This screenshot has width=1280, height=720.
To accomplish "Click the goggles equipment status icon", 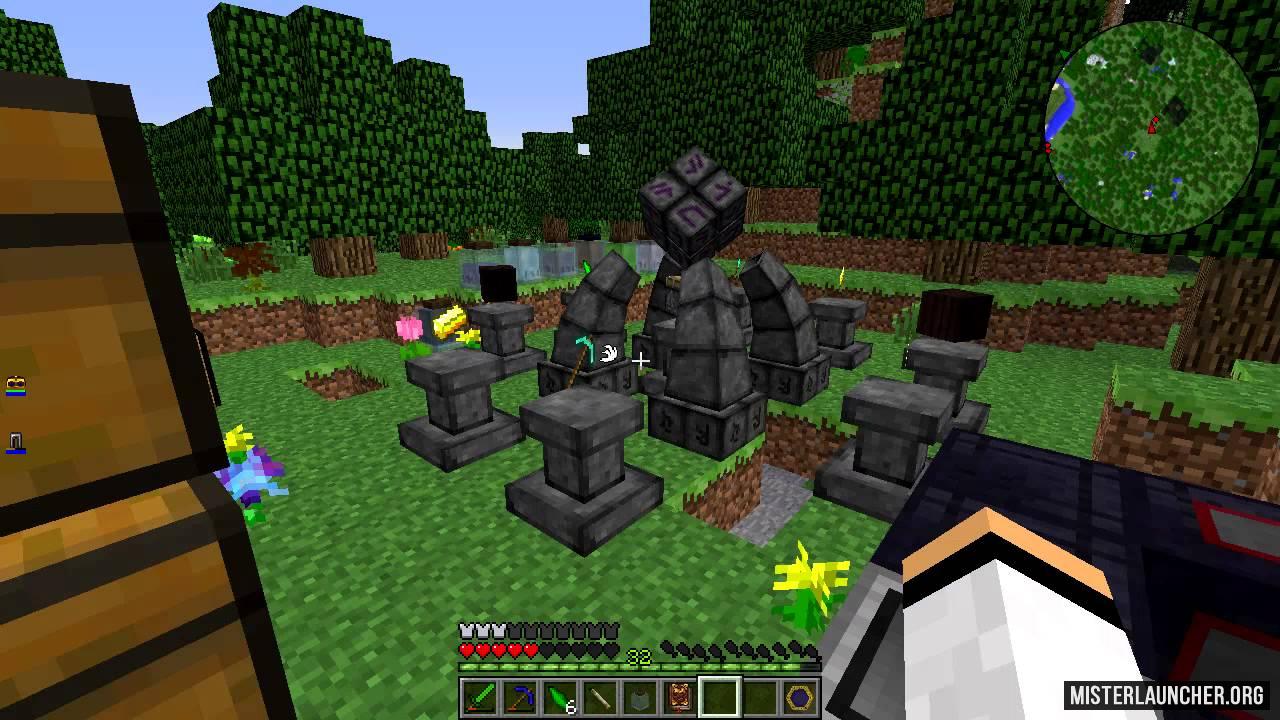I will 15,387.
